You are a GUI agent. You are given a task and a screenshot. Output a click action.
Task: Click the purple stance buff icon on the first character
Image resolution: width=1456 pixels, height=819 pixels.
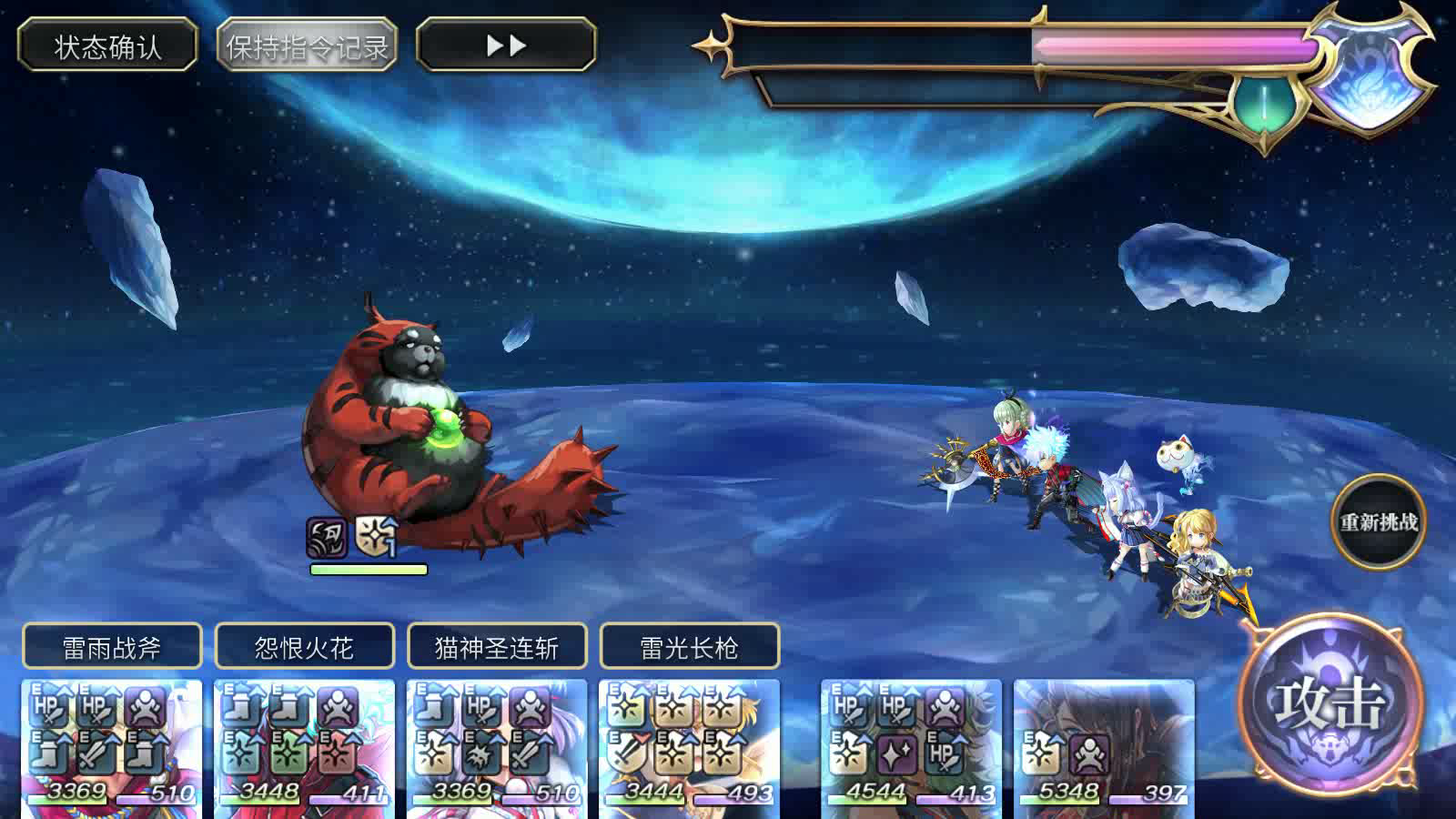[x=144, y=706]
